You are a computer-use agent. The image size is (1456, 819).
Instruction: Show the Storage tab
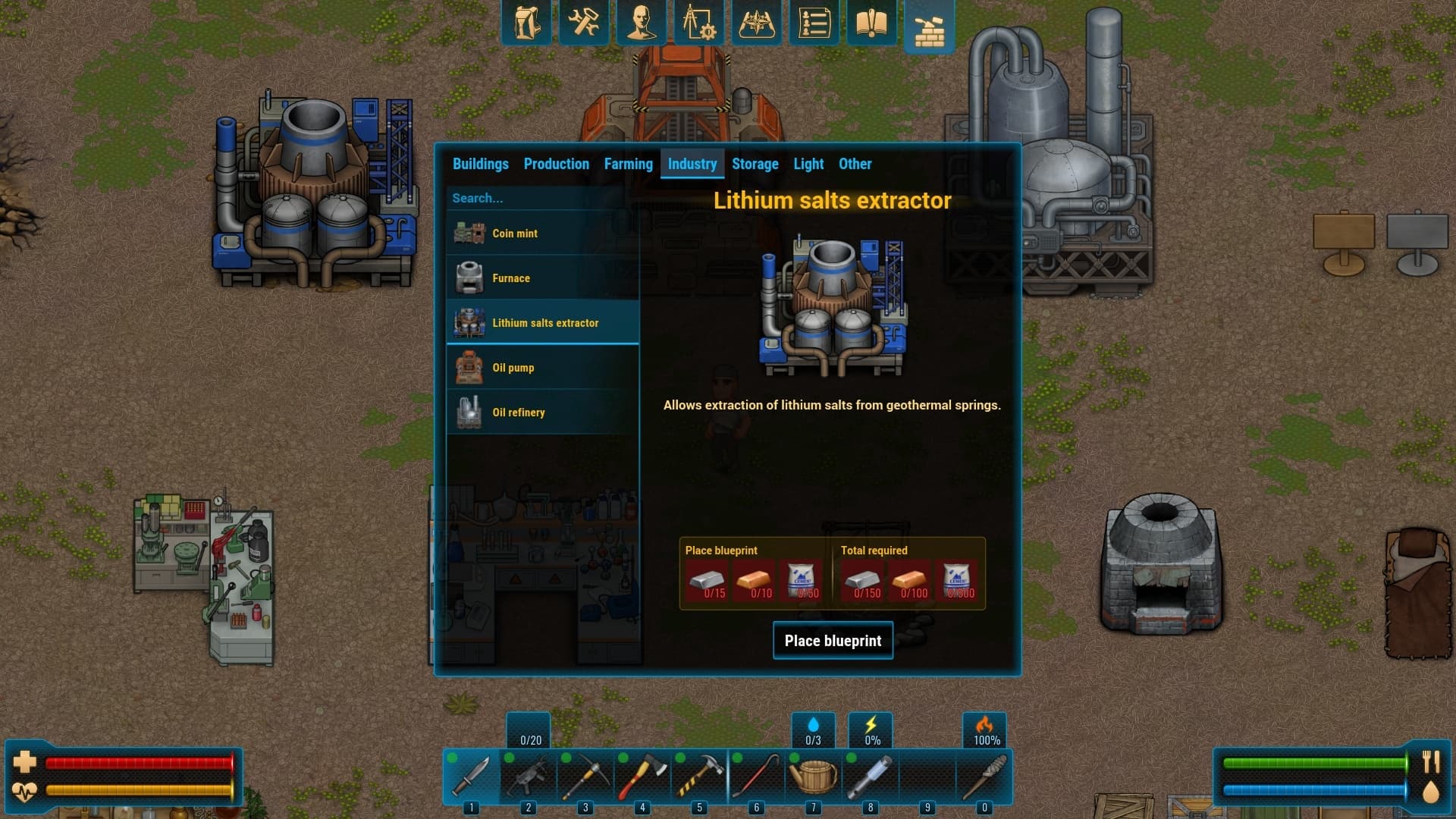coord(755,164)
